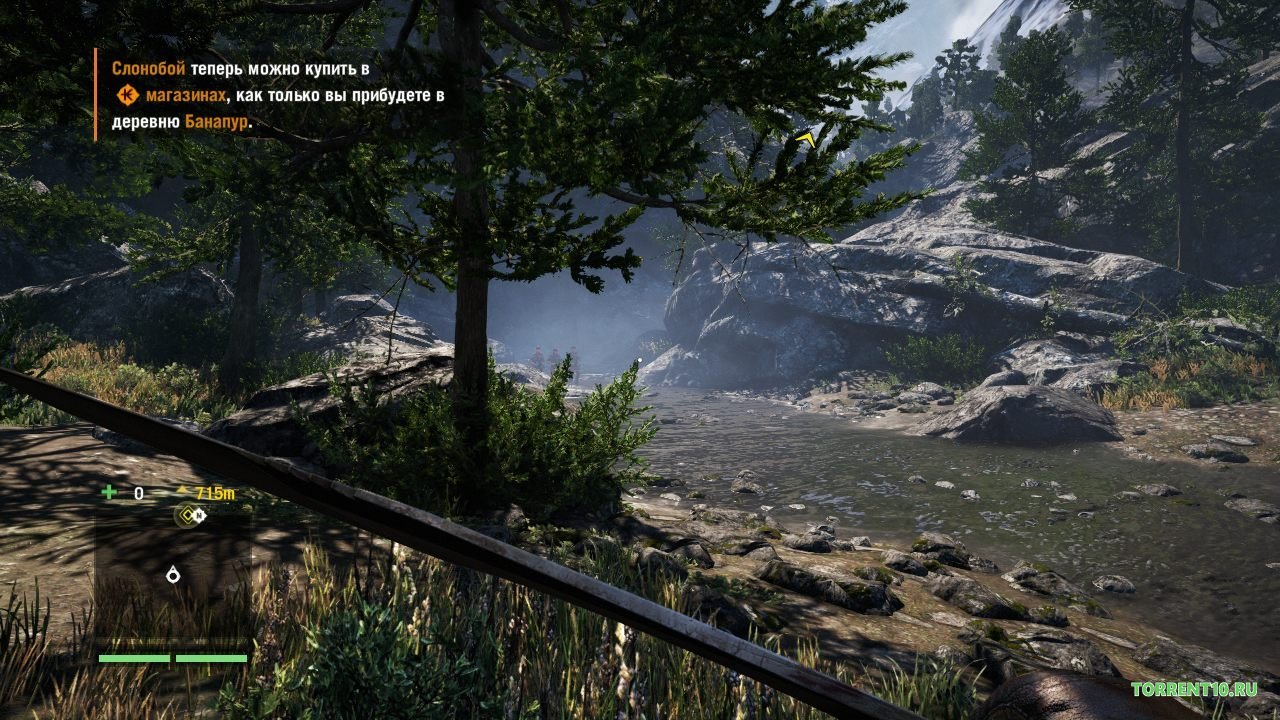Image resolution: width=1280 pixels, height=720 pixels.
Task: Click the triangle icon next to 715m
Action: pos(183,489)
